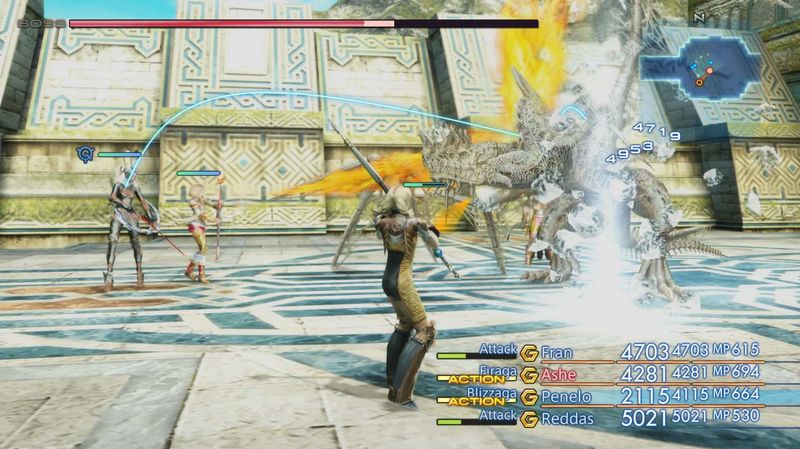800x449 pixels.
Task: Choose Ashe's name in the party list
Action: (x=558, y=375)
